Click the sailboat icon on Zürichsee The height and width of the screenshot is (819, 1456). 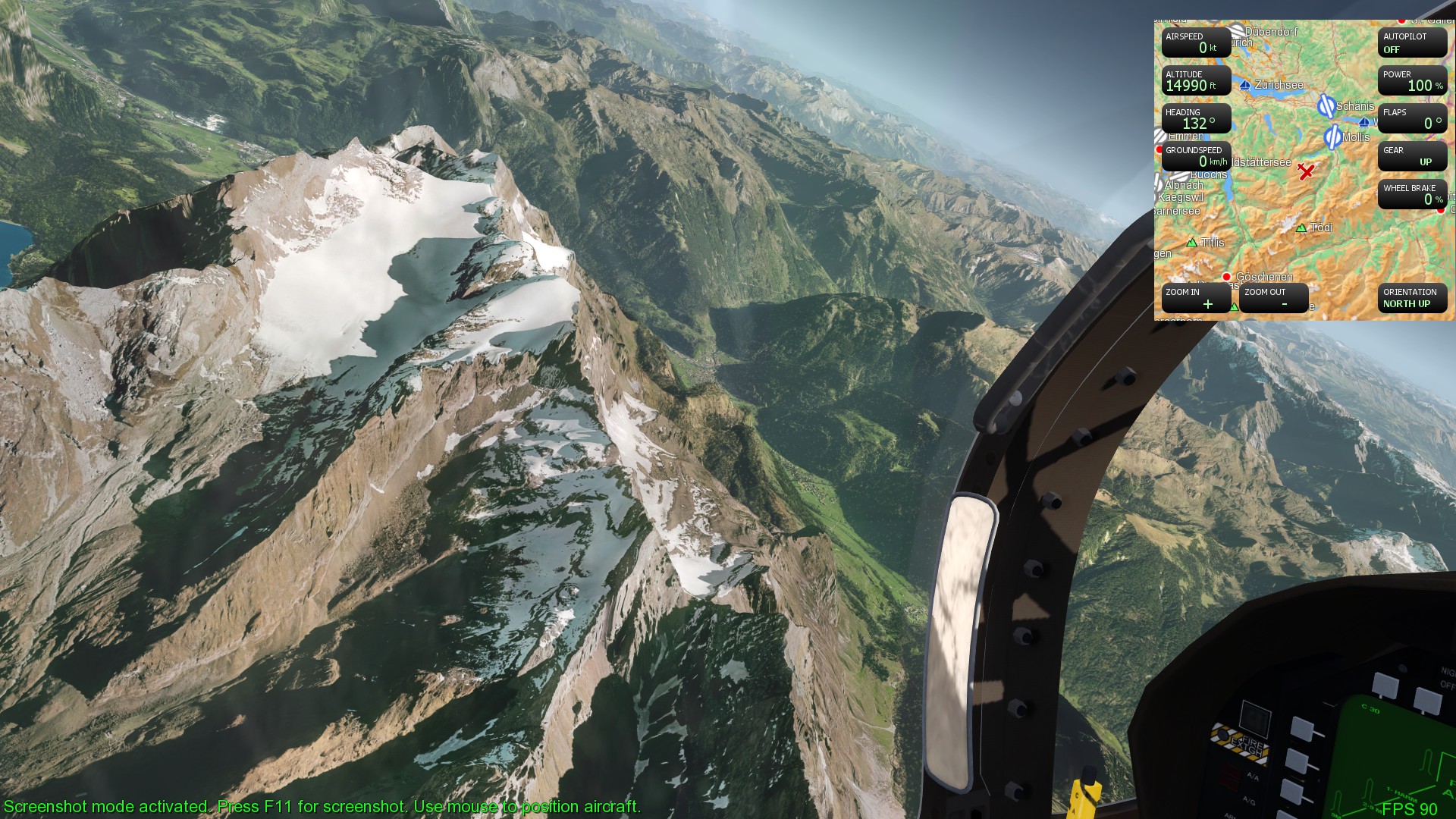pyautogui.click(x=1244, y=85)
